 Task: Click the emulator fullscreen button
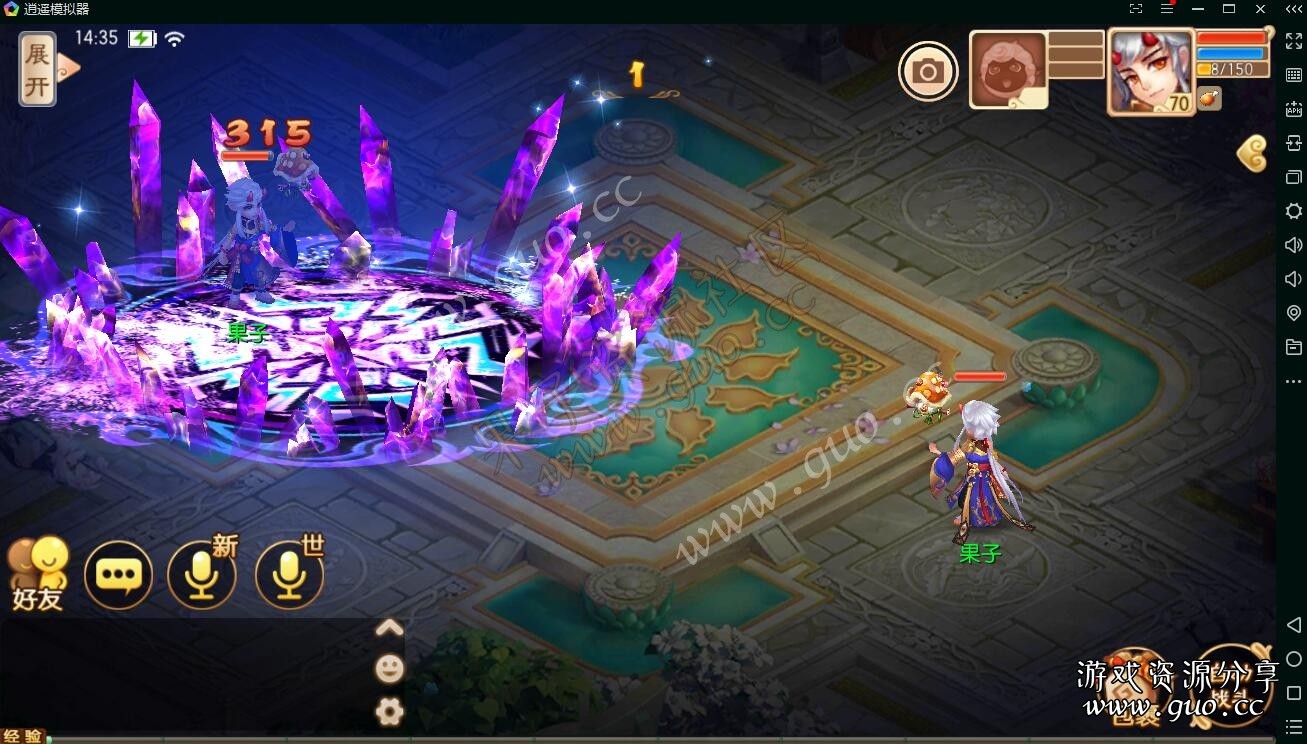click(x=1293, y=41)
